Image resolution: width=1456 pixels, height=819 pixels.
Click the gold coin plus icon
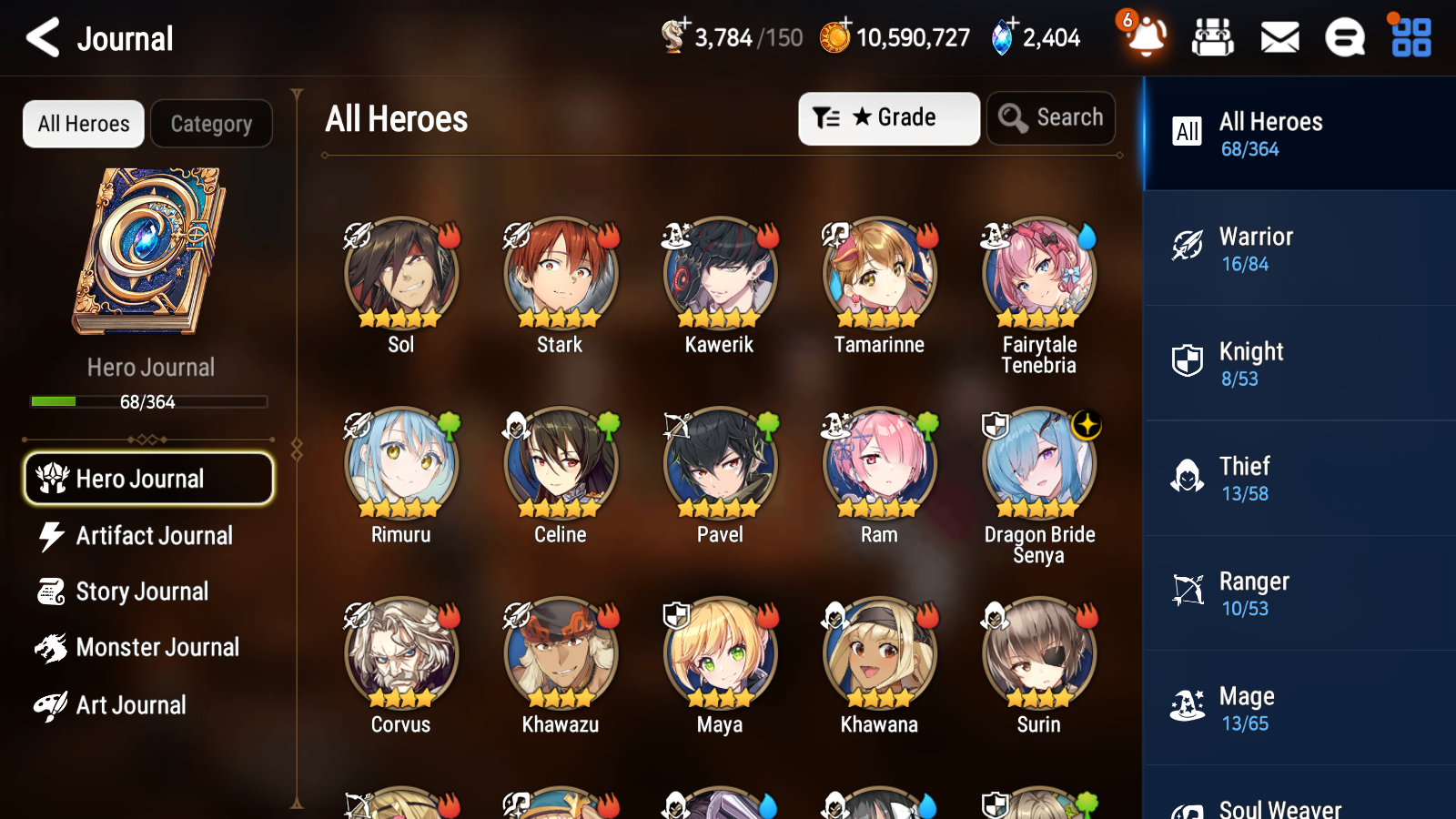[x=846, y=25]
